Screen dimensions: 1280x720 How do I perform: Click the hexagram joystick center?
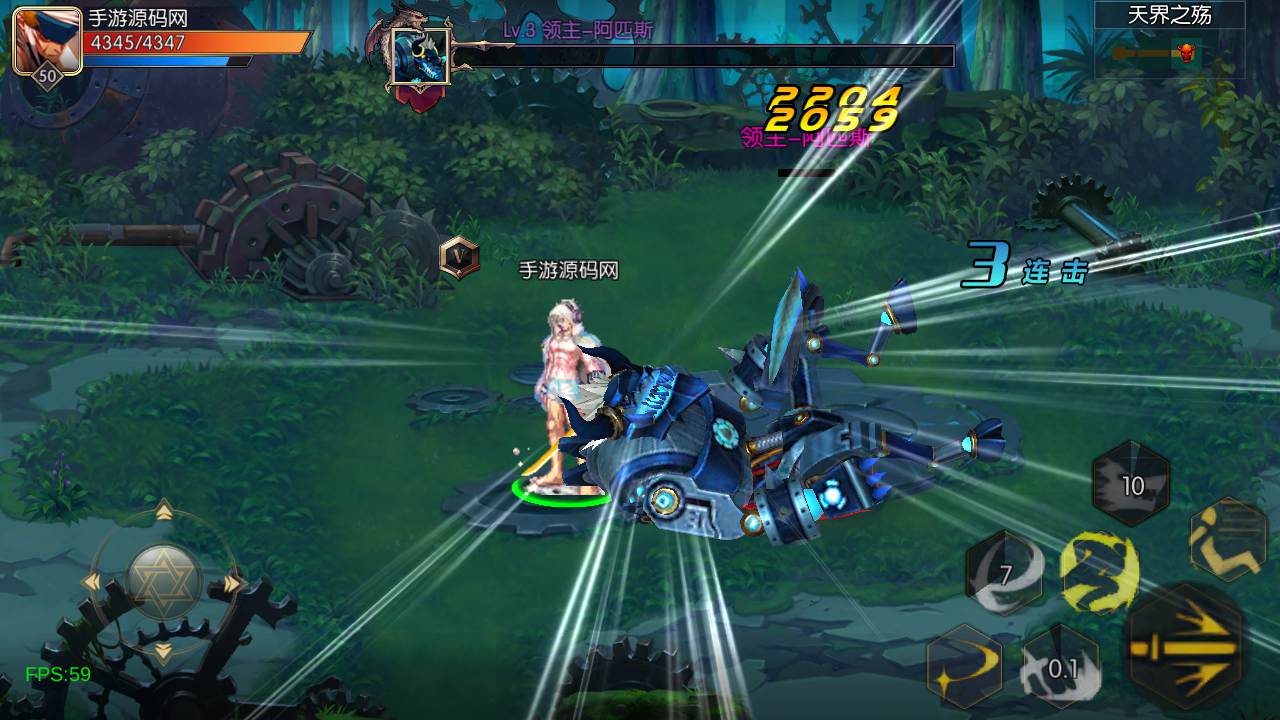(164, 582)
